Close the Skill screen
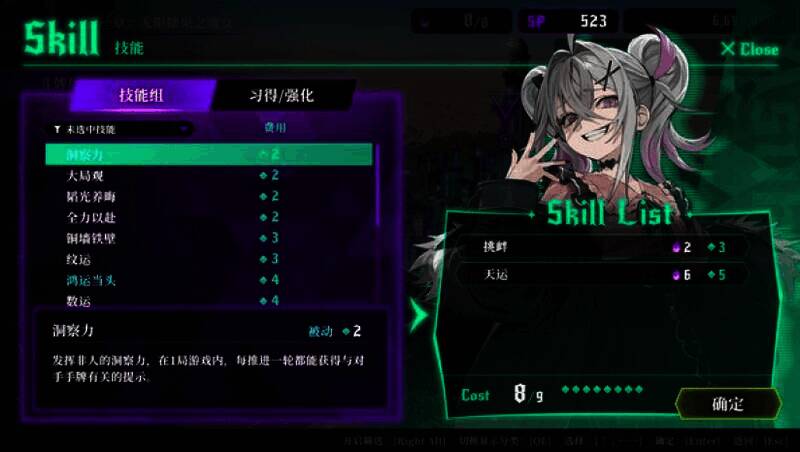 749,49
